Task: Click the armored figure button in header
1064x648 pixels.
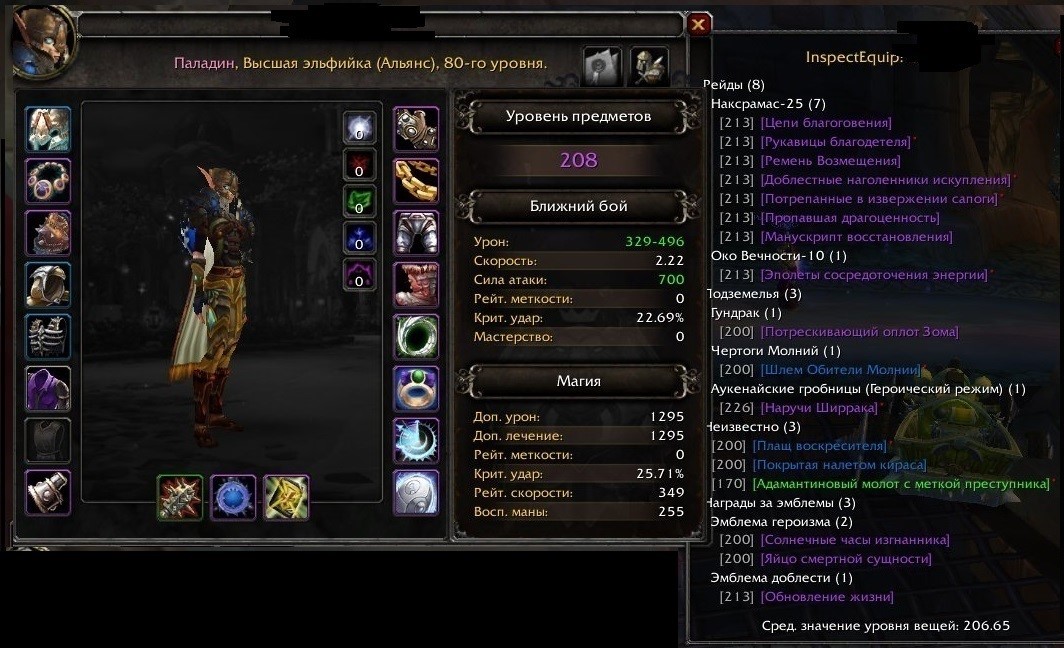Action: click(x=649, y=65)
